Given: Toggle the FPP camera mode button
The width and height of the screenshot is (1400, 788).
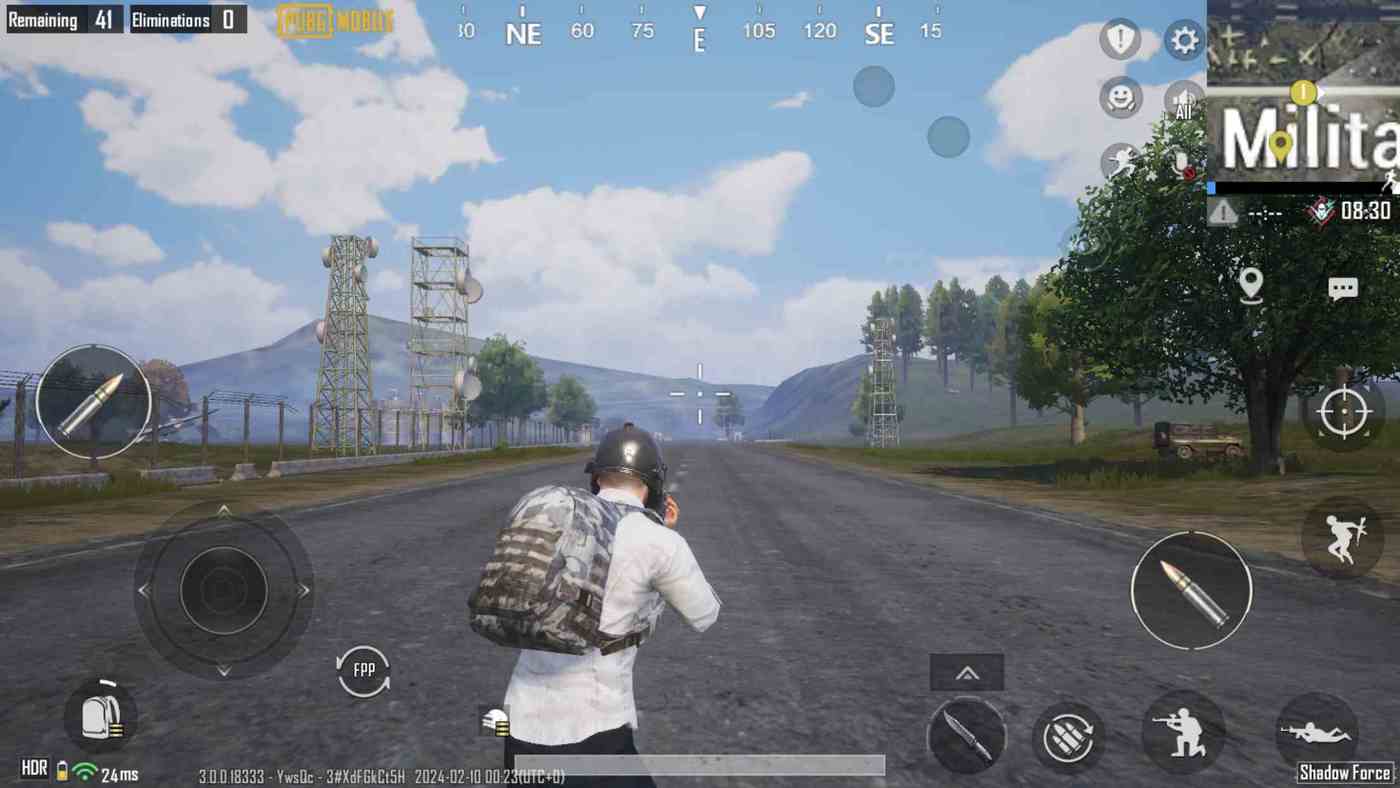Looking at the screenshot, I should [362, 670].
